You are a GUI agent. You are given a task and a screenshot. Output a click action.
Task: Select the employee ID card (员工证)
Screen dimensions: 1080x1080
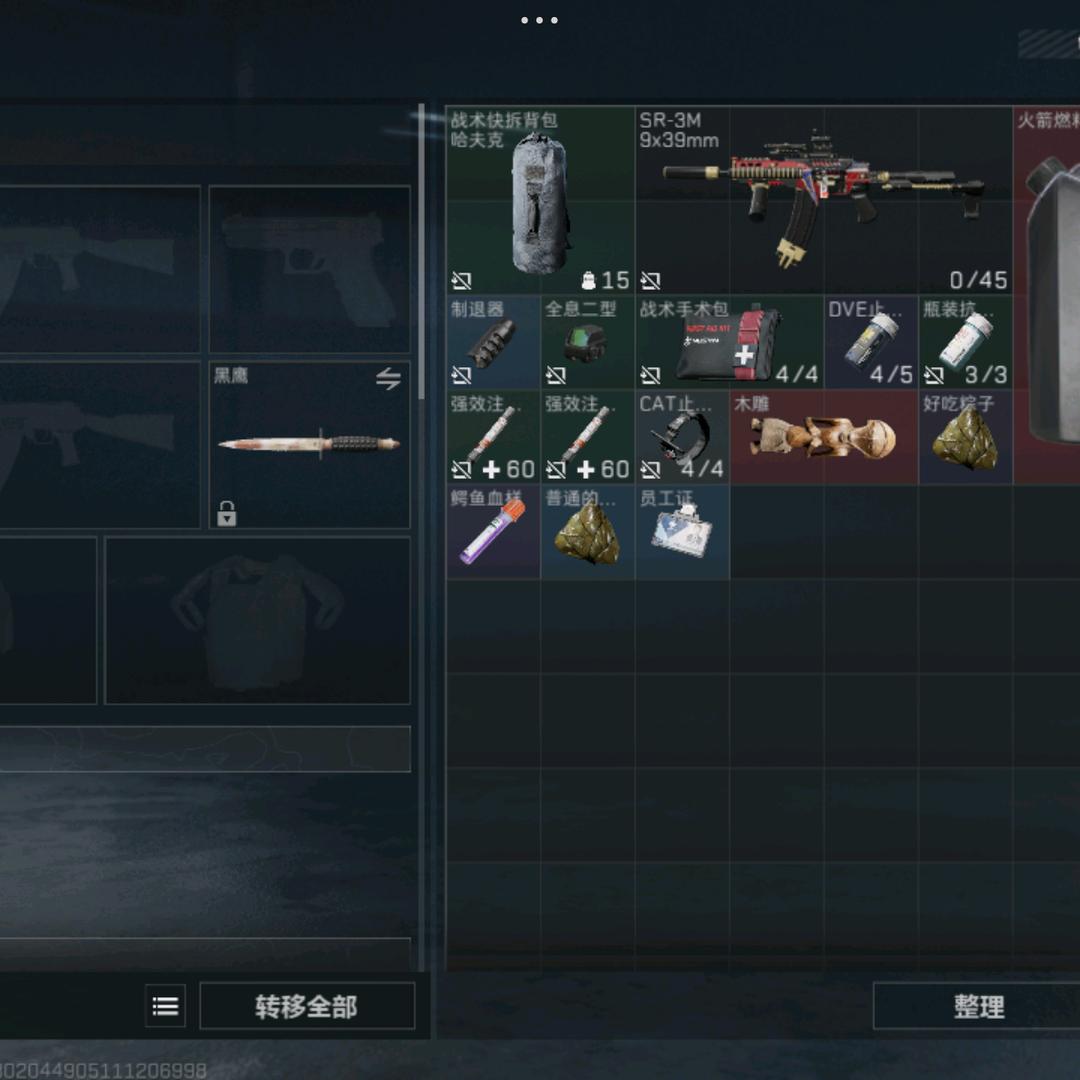(x=682, y=532)
